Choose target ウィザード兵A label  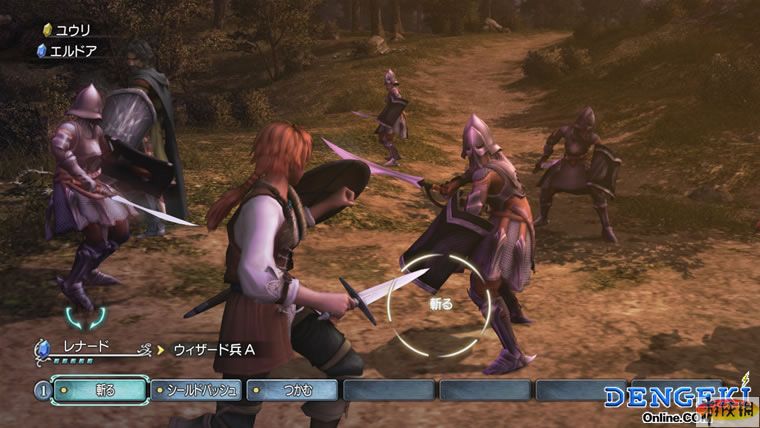pyautogui.click(x=215, y=350)
